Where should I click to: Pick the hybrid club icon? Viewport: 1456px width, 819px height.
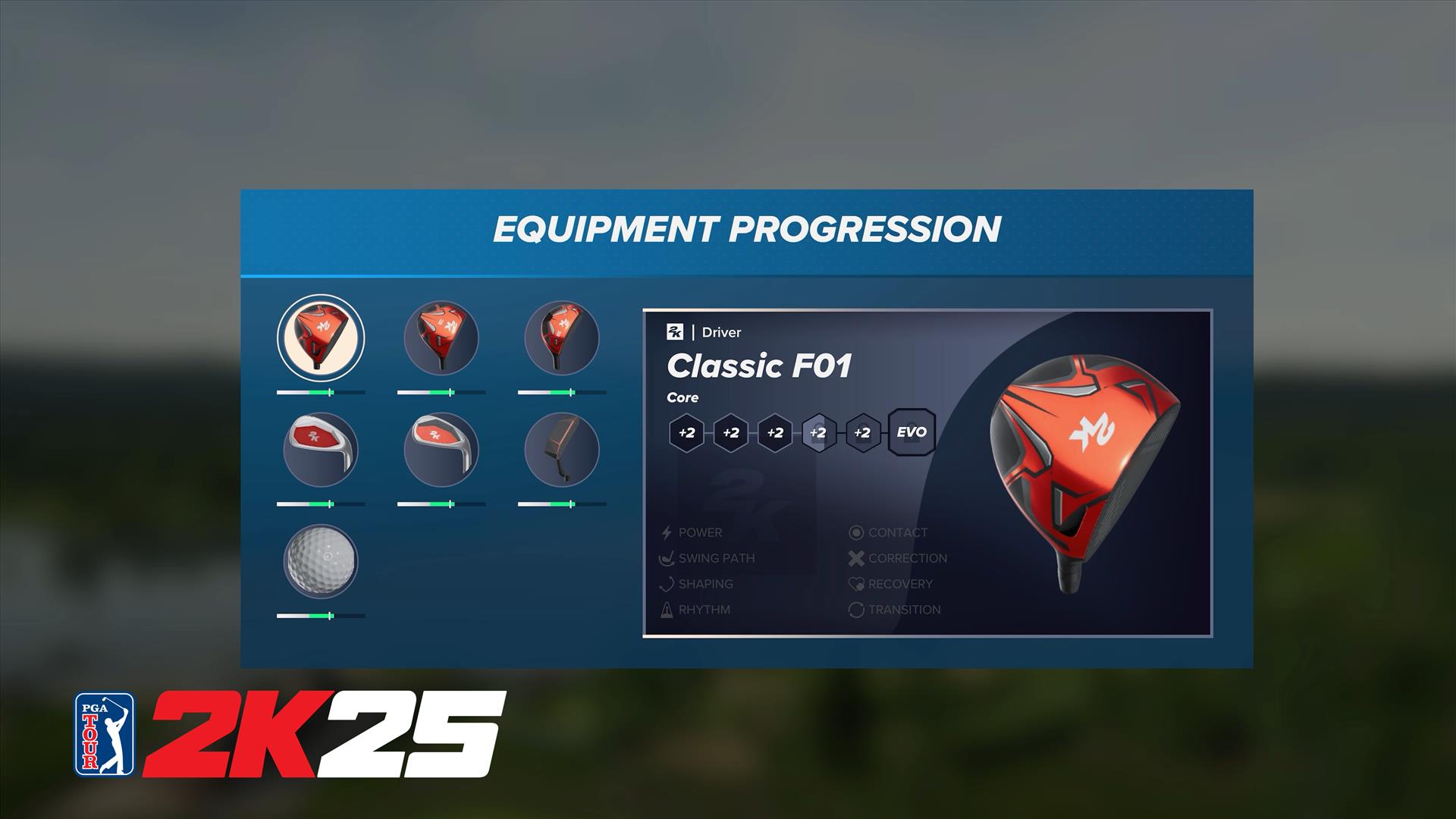coord(562,337)
